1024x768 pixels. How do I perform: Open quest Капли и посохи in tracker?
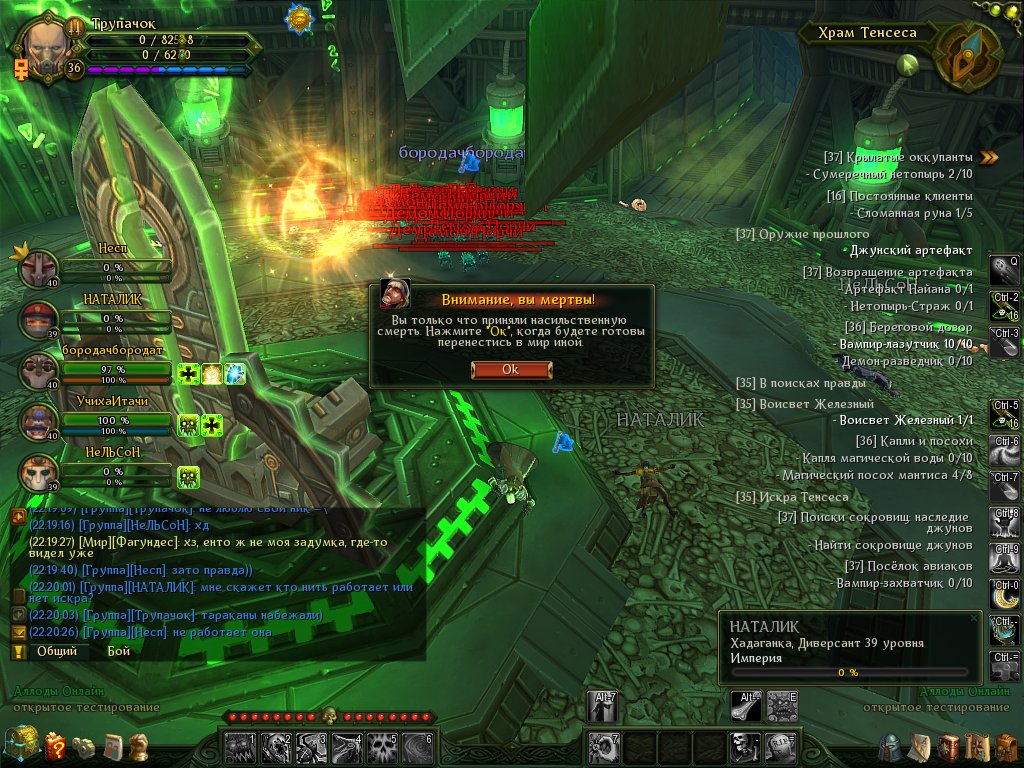(x=913, y=441)
